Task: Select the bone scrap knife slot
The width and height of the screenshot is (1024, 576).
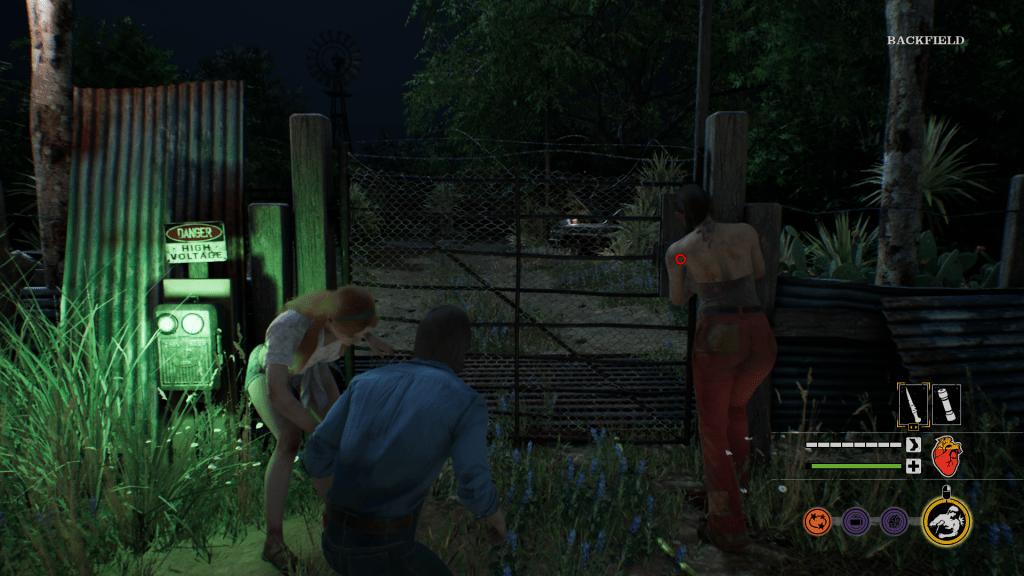Action: pos(912,405)
